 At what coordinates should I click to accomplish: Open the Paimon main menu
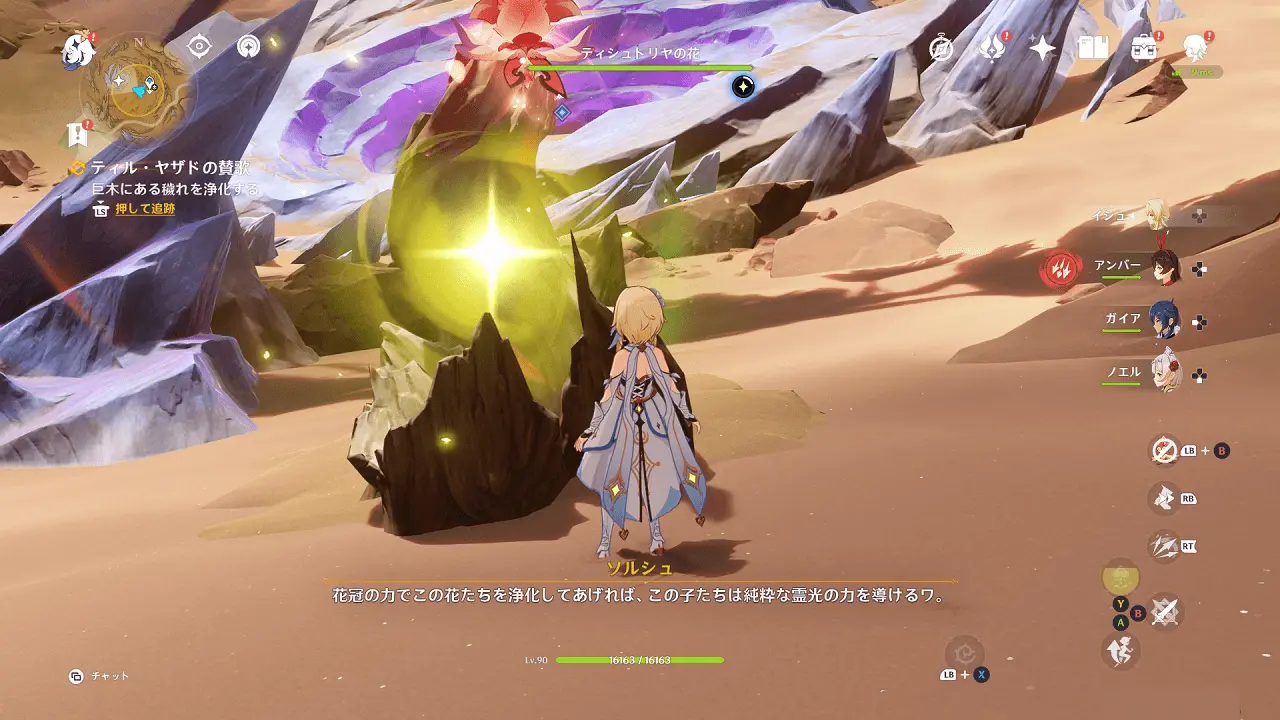(x=77, y=49)
